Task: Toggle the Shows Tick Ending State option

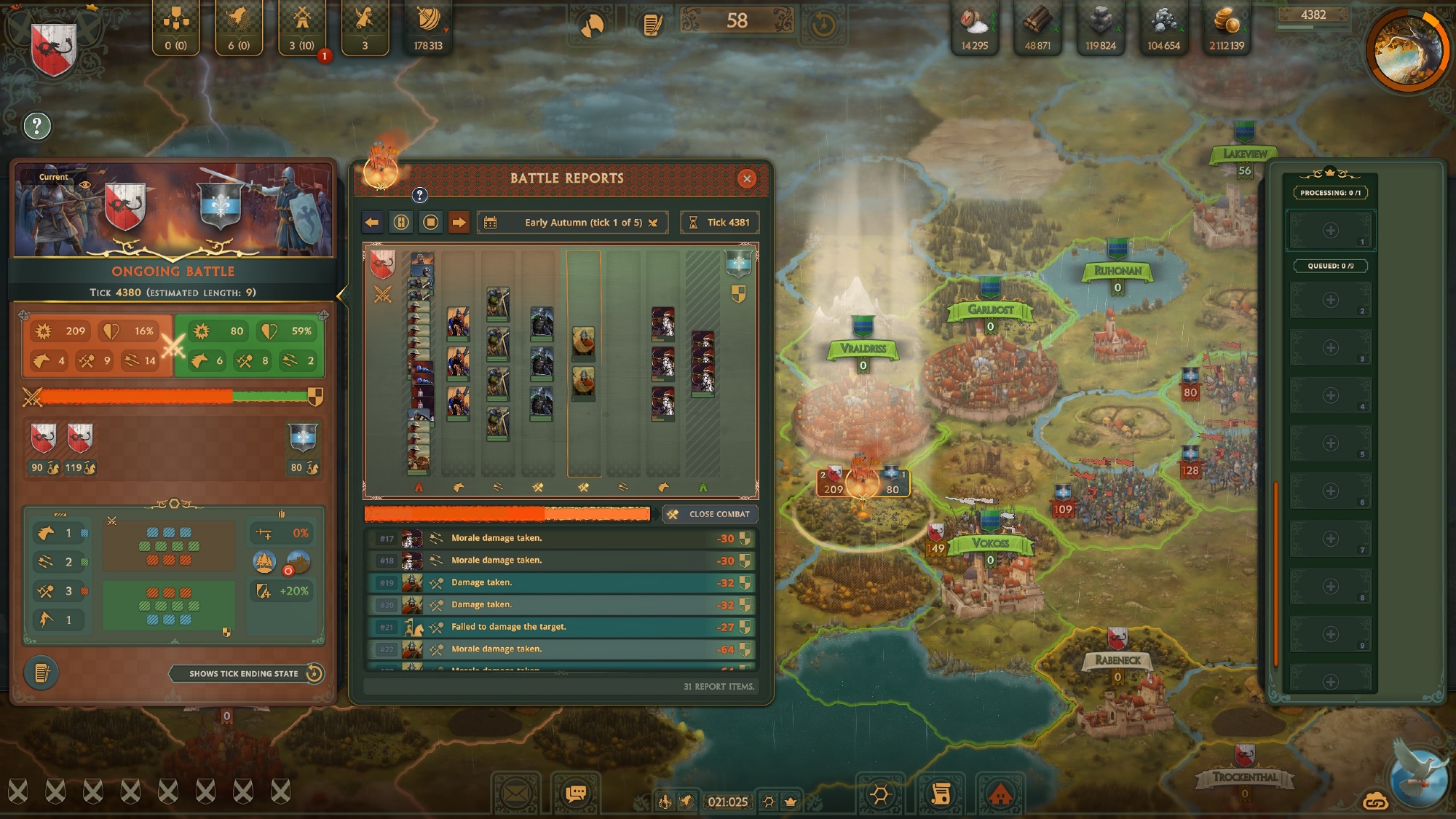Action: point(314,673)
